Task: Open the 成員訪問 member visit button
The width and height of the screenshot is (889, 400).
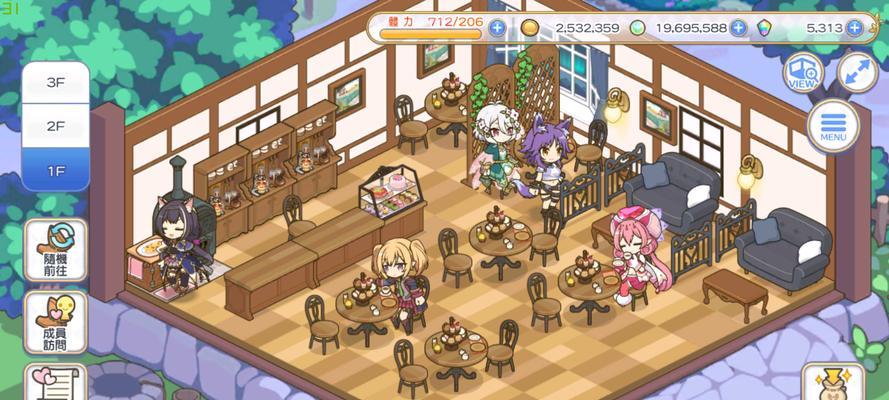Action: pyautogui.click(x=55, y=320)
